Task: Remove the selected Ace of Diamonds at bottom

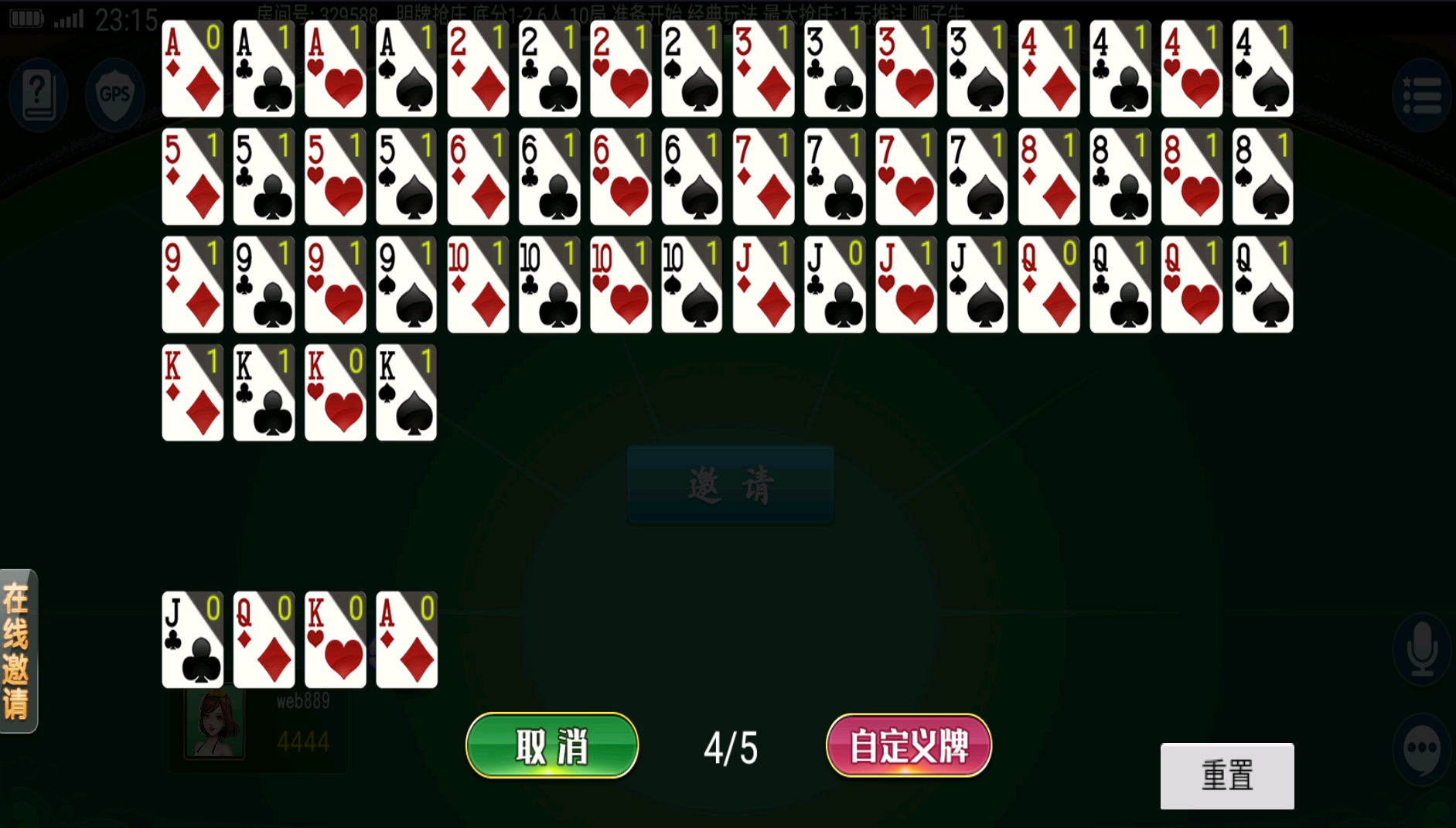Action: click(x=406, y=640)
